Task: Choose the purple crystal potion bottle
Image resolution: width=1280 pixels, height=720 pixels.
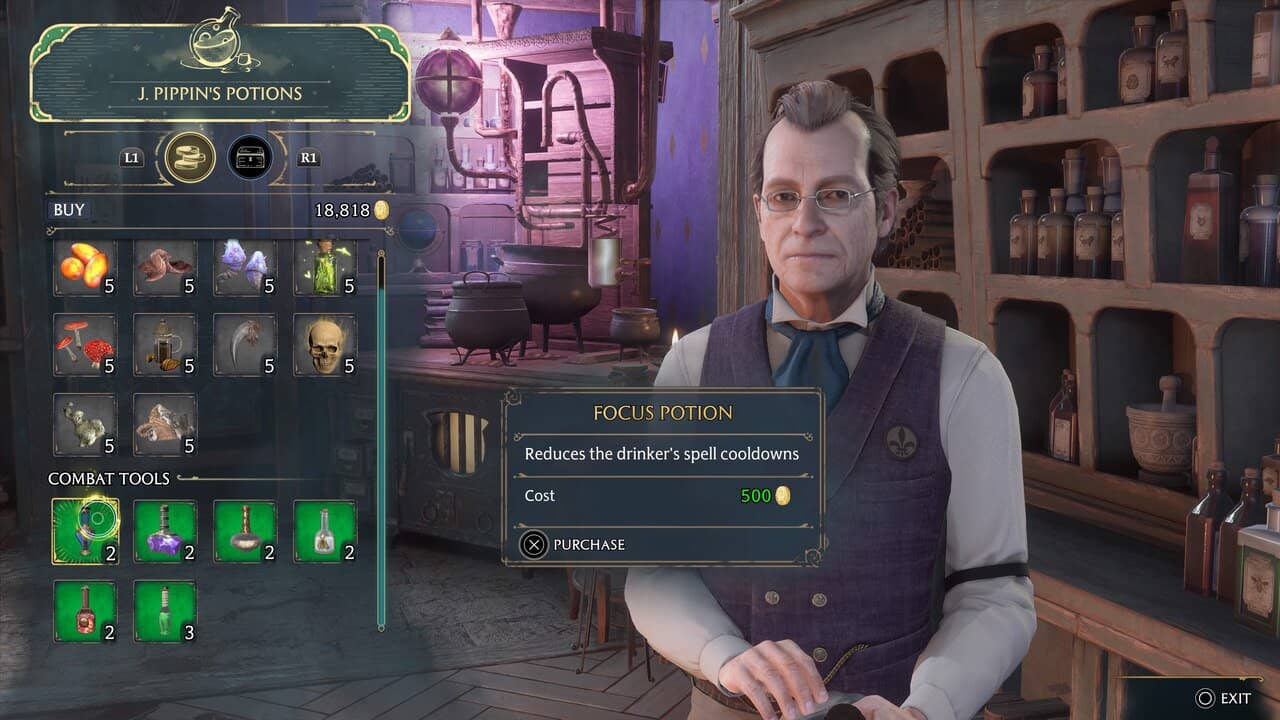Action: (165, 531)
